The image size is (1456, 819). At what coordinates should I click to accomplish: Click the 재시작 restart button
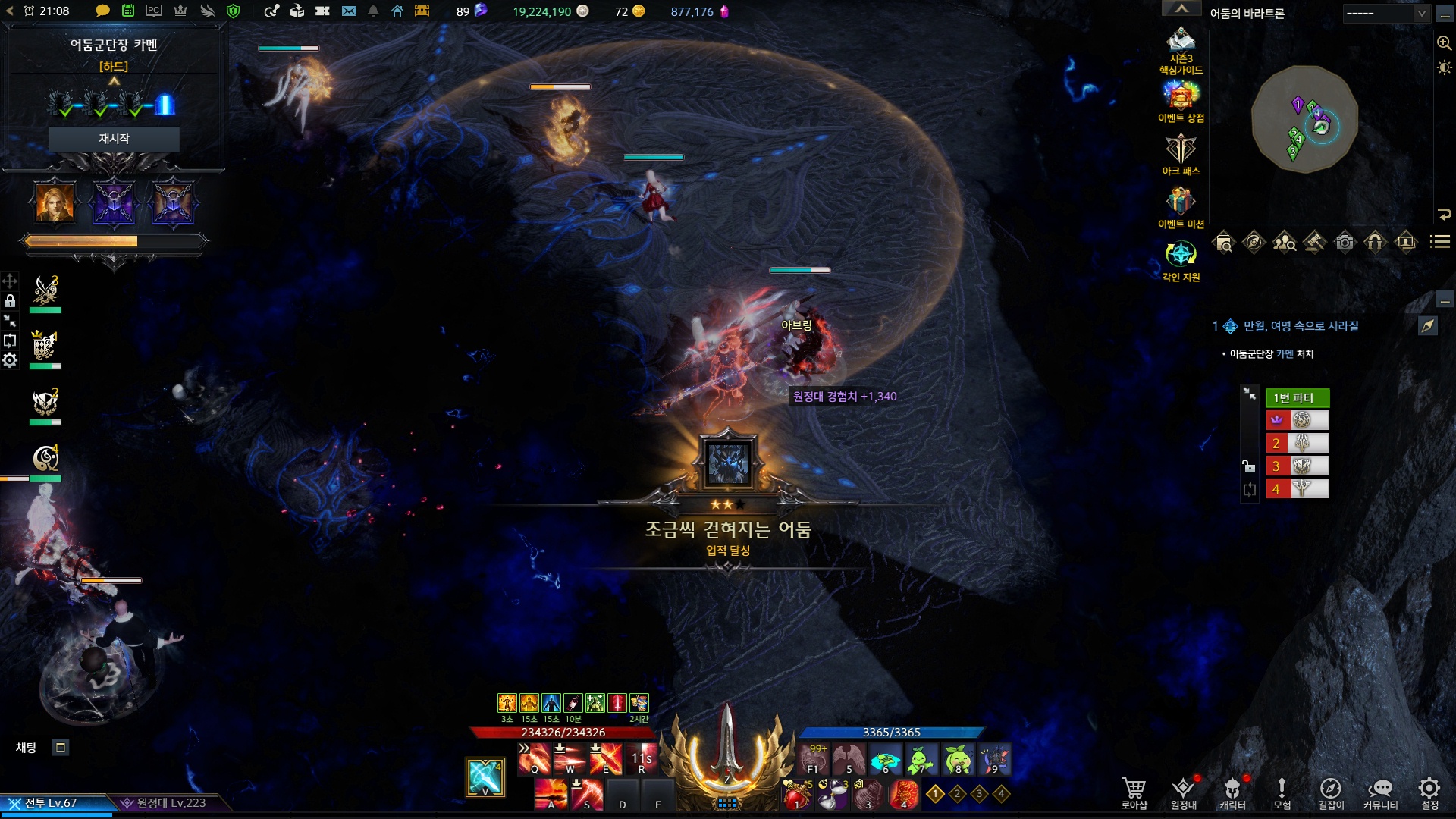(x=114, y=139)
